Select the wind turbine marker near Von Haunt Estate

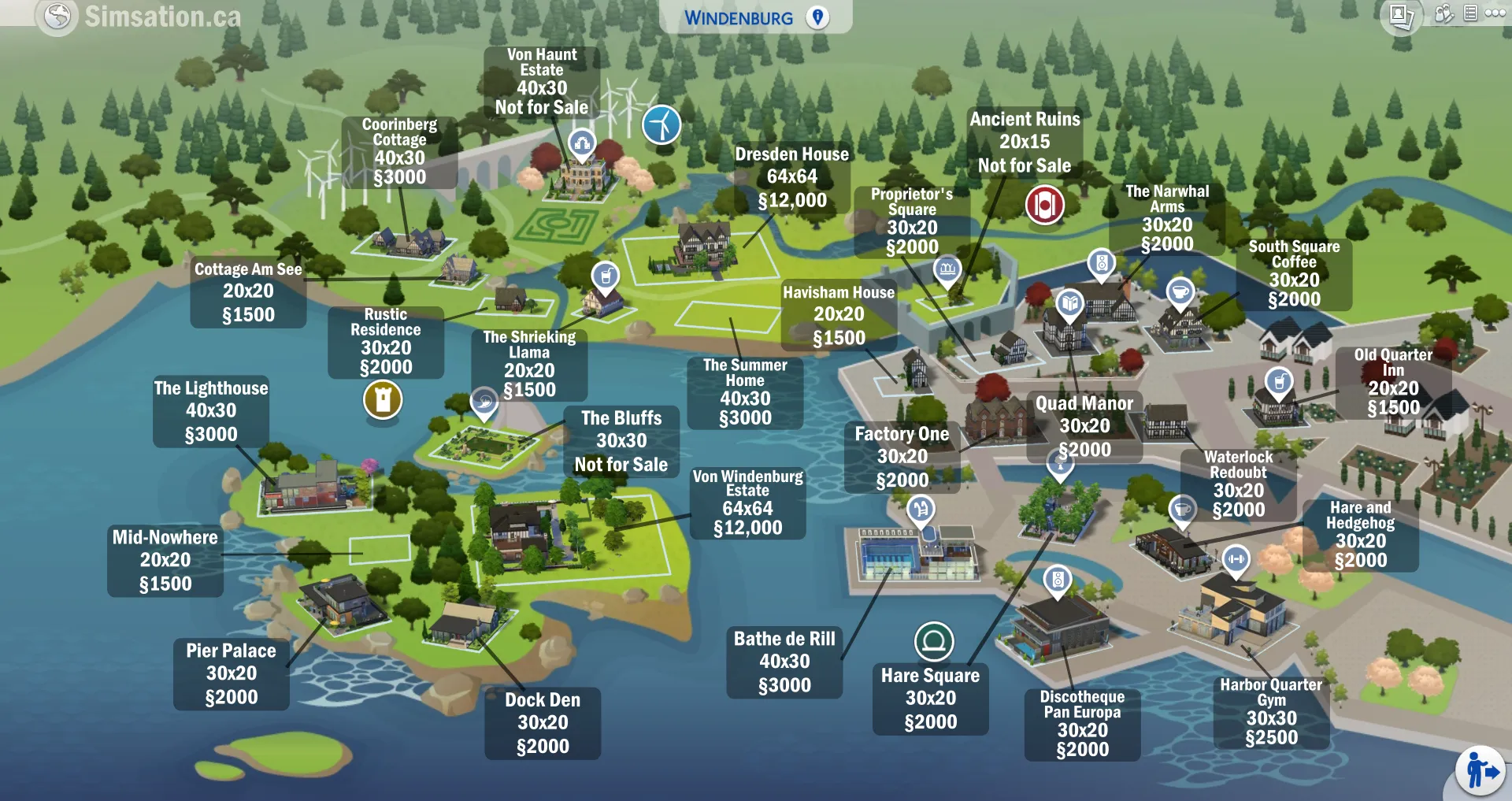(661, 124)
